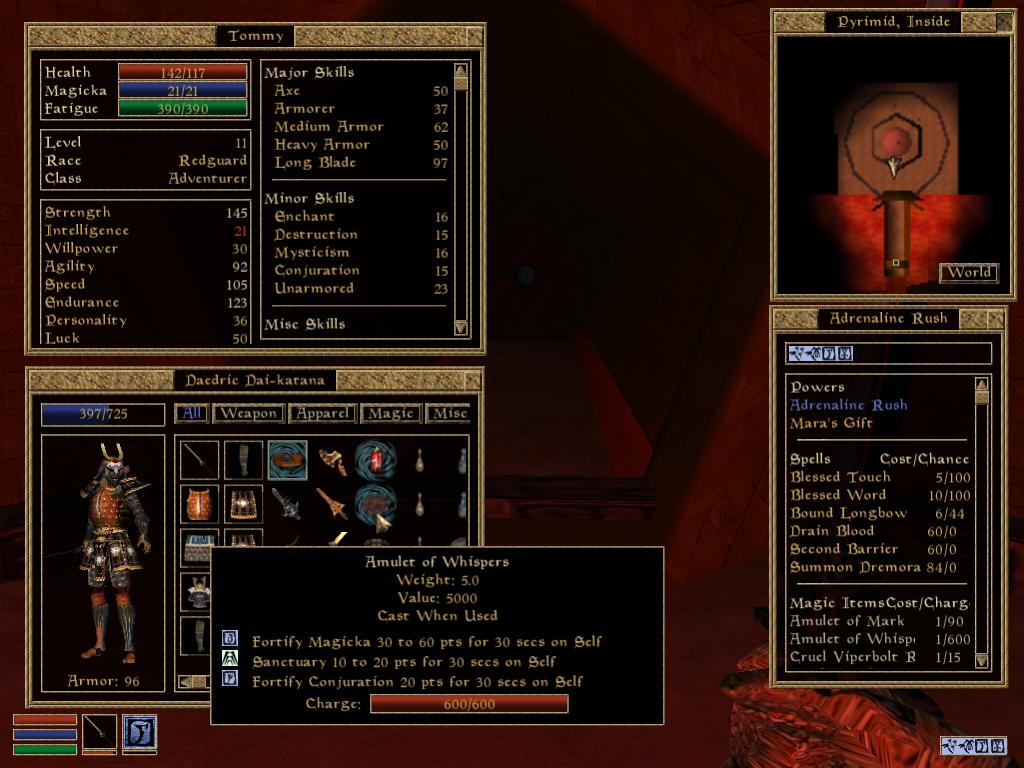Switch to the Apparel inventory tab
This screenshot has height=768, width=1024.
(x=323, y=413)
